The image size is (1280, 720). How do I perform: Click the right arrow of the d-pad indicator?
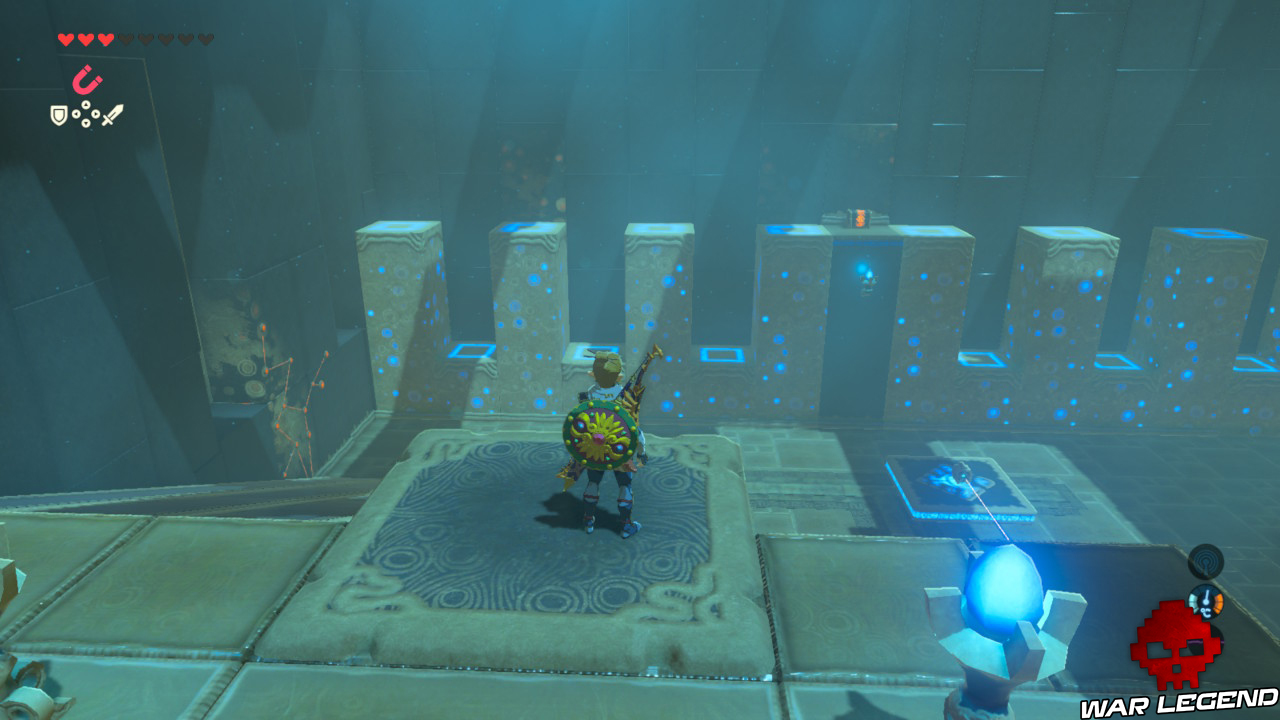tap(95, 114)
